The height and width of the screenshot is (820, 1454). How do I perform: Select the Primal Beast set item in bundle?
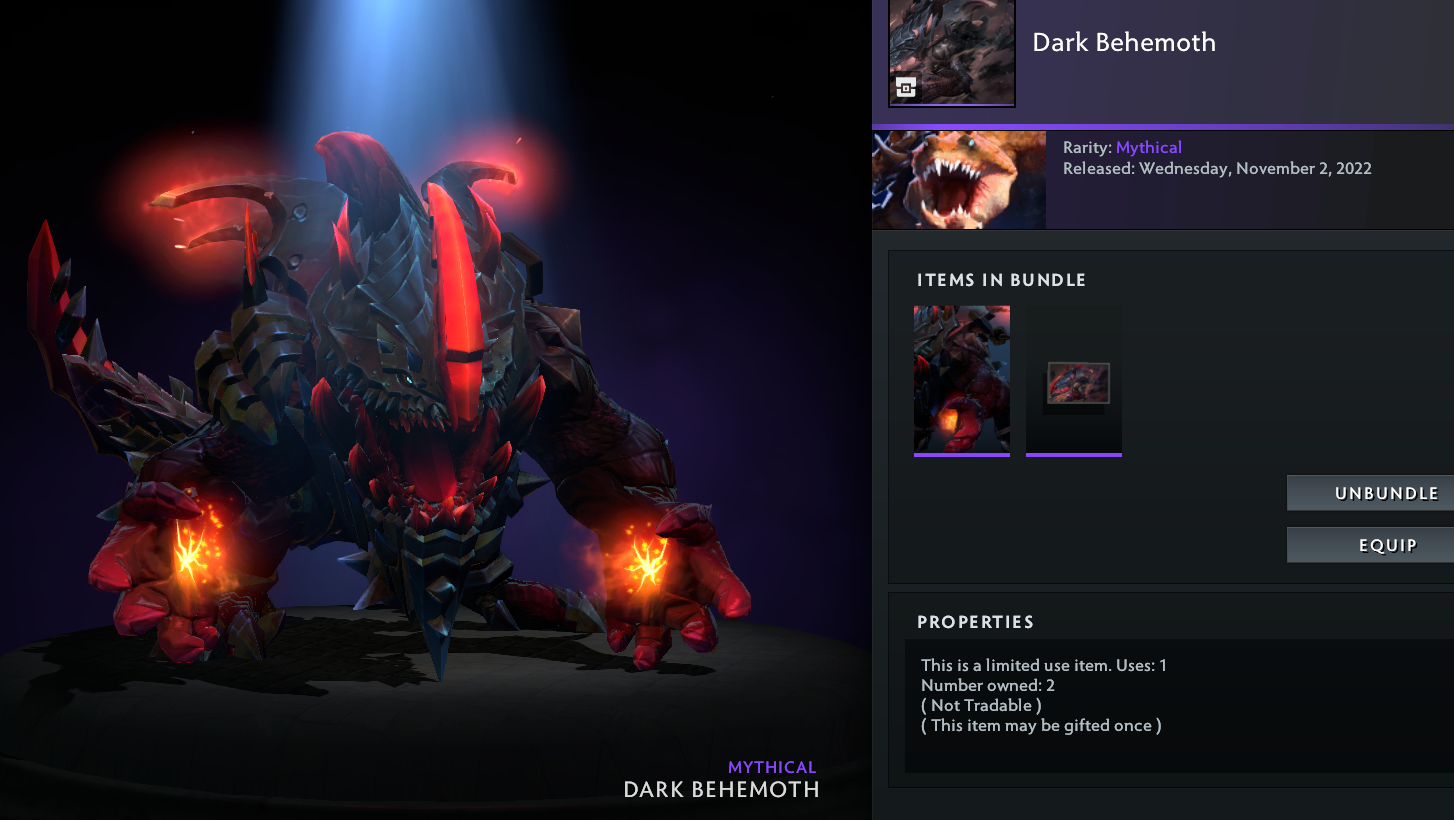pyautogui.click(x=961, y=380)
